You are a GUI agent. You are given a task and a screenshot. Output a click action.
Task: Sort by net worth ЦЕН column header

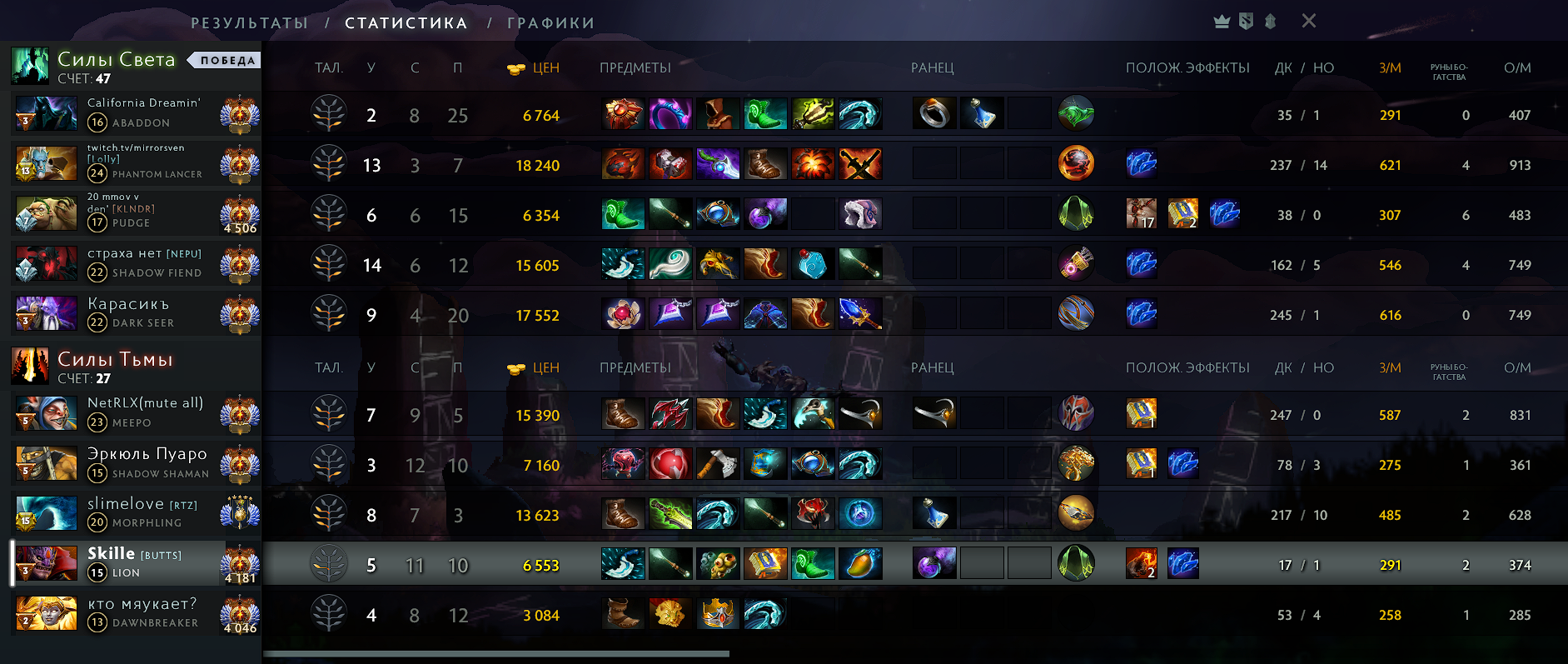click(x=545, y=68)
